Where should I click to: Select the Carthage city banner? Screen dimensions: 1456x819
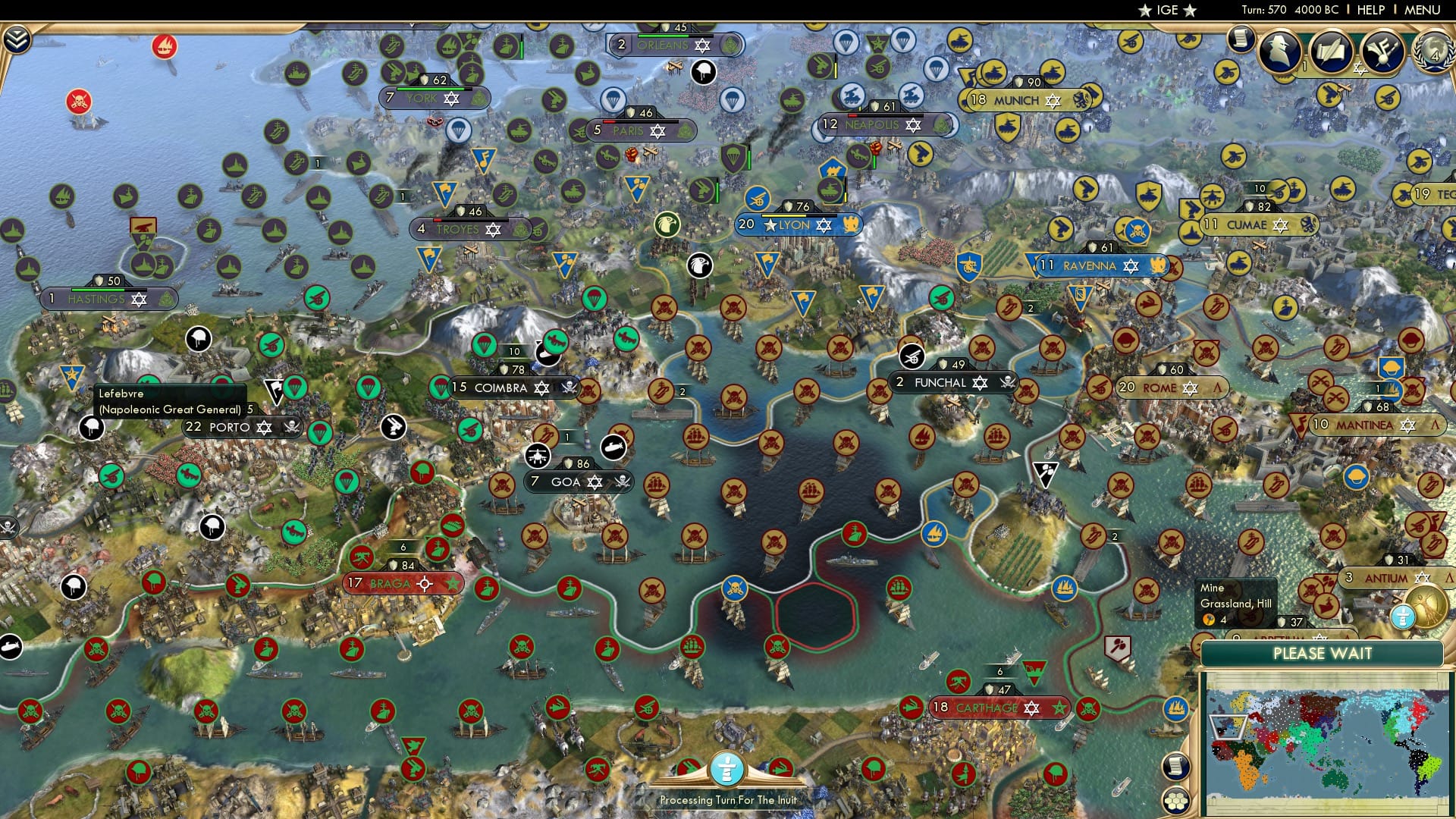pyautogui.click(x=995, y=708)
